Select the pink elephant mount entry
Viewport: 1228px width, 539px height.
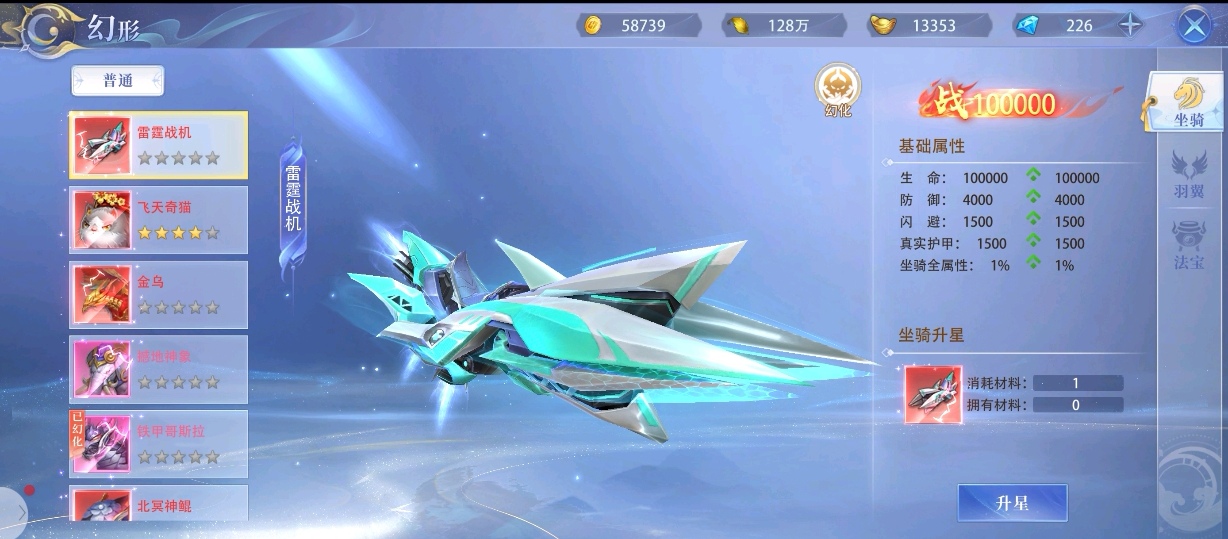(x=158, y=369)
